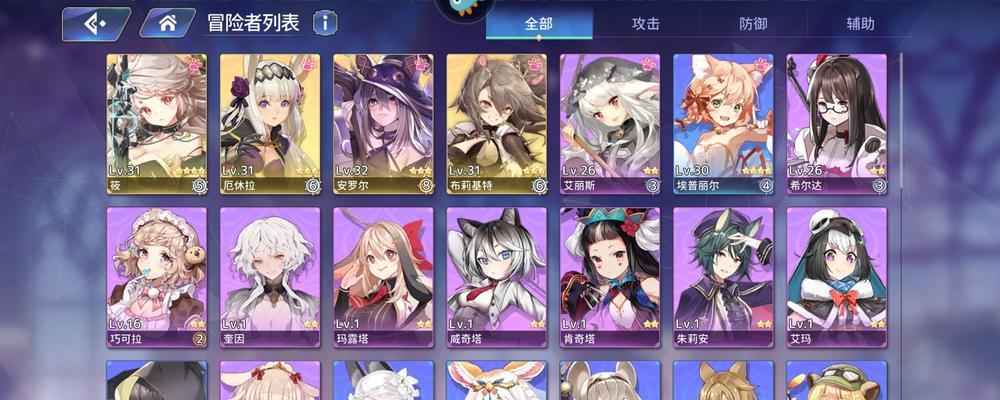Open the adventurer list info icon
The height and width of the screenshot is (400, 1000).
point(325,23)
